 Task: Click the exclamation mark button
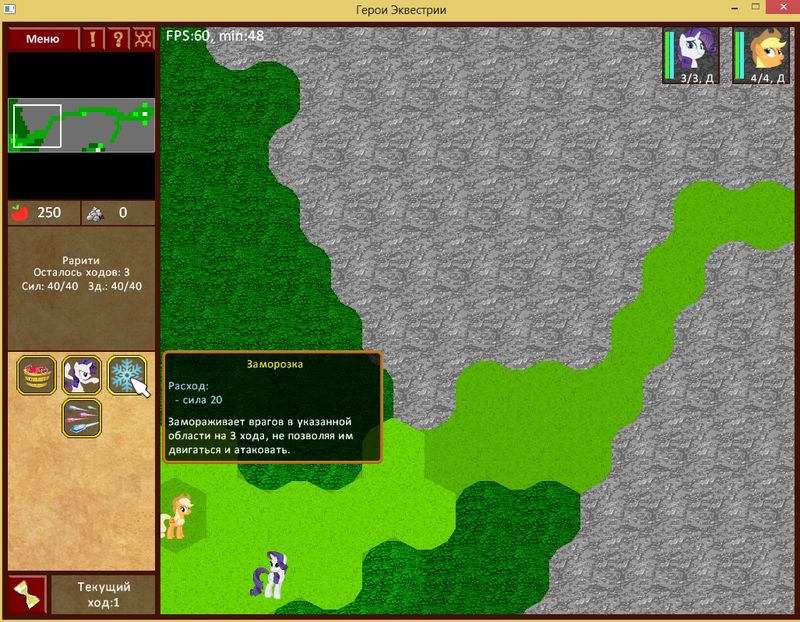click(94, 40)
